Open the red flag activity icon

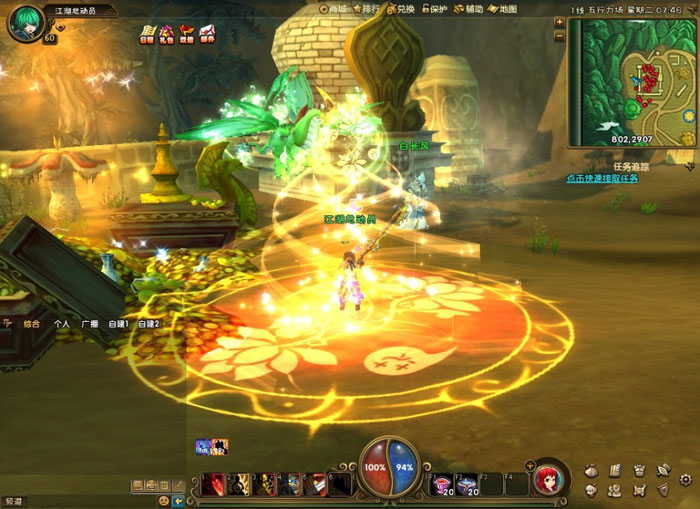(187, 34)
